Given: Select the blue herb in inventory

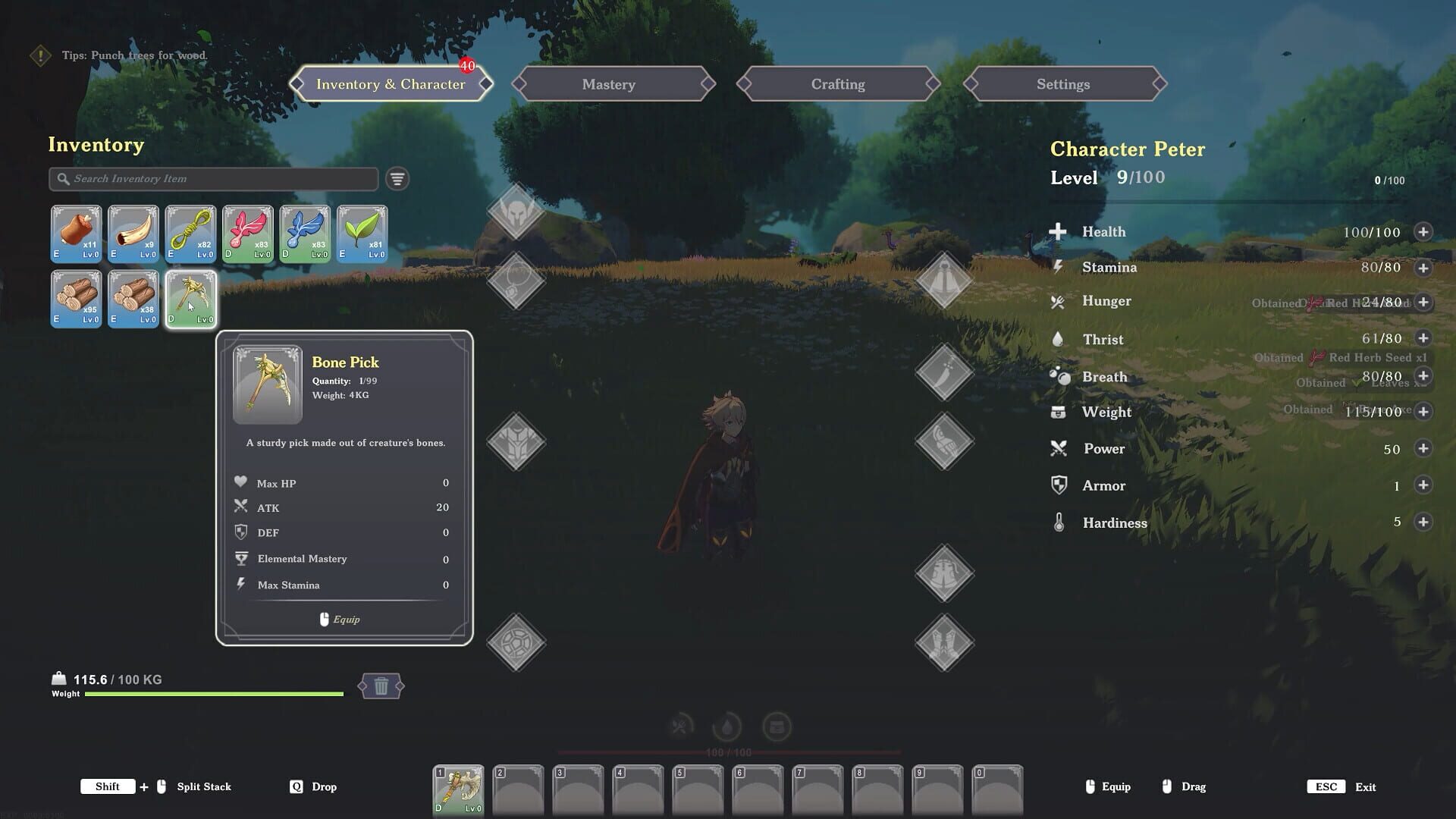Looking at the screenshot, I should point(305,233).
